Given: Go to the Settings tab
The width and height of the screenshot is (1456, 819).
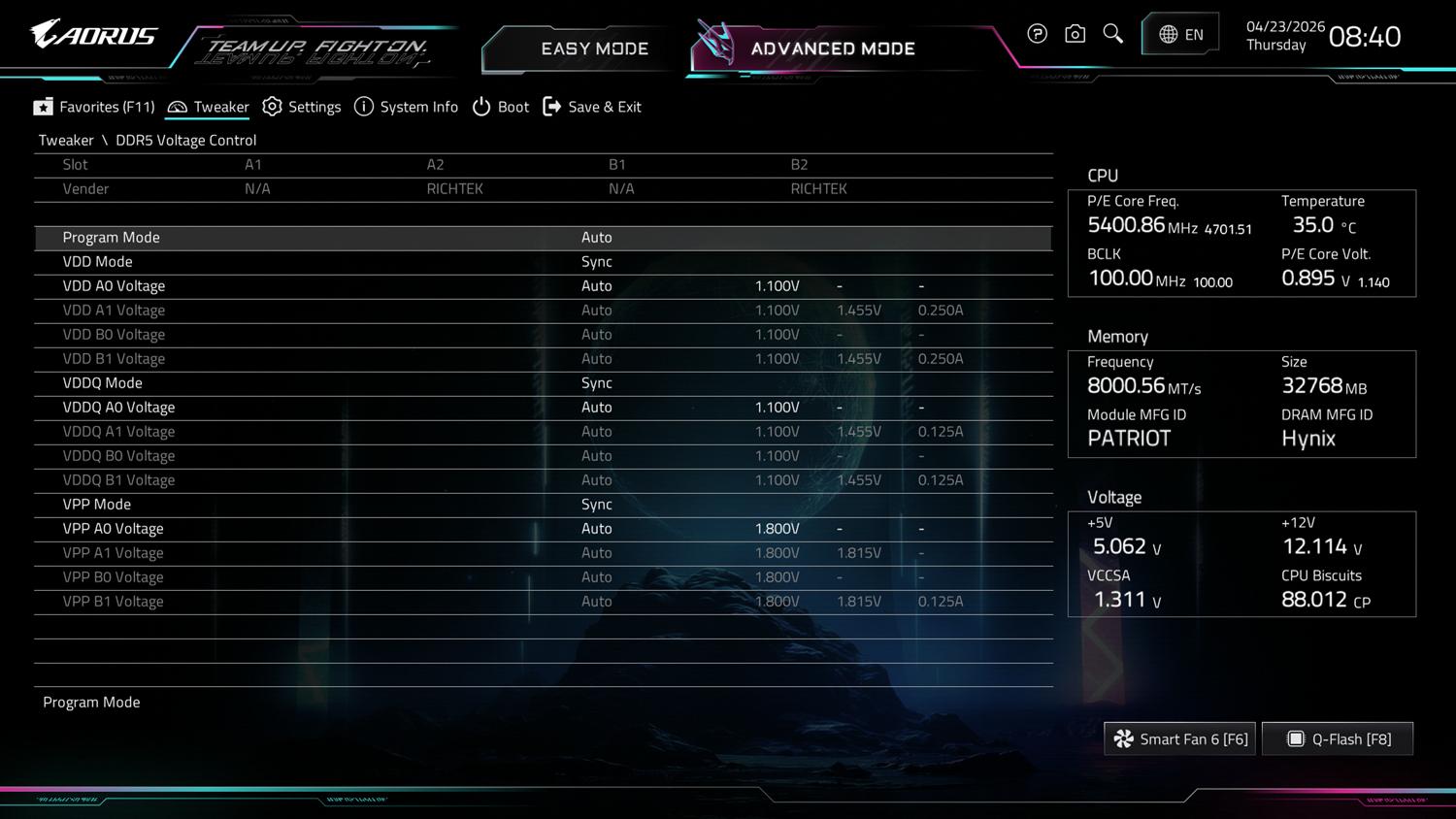Looking at the screenshot, I should (x=302, y=107).
